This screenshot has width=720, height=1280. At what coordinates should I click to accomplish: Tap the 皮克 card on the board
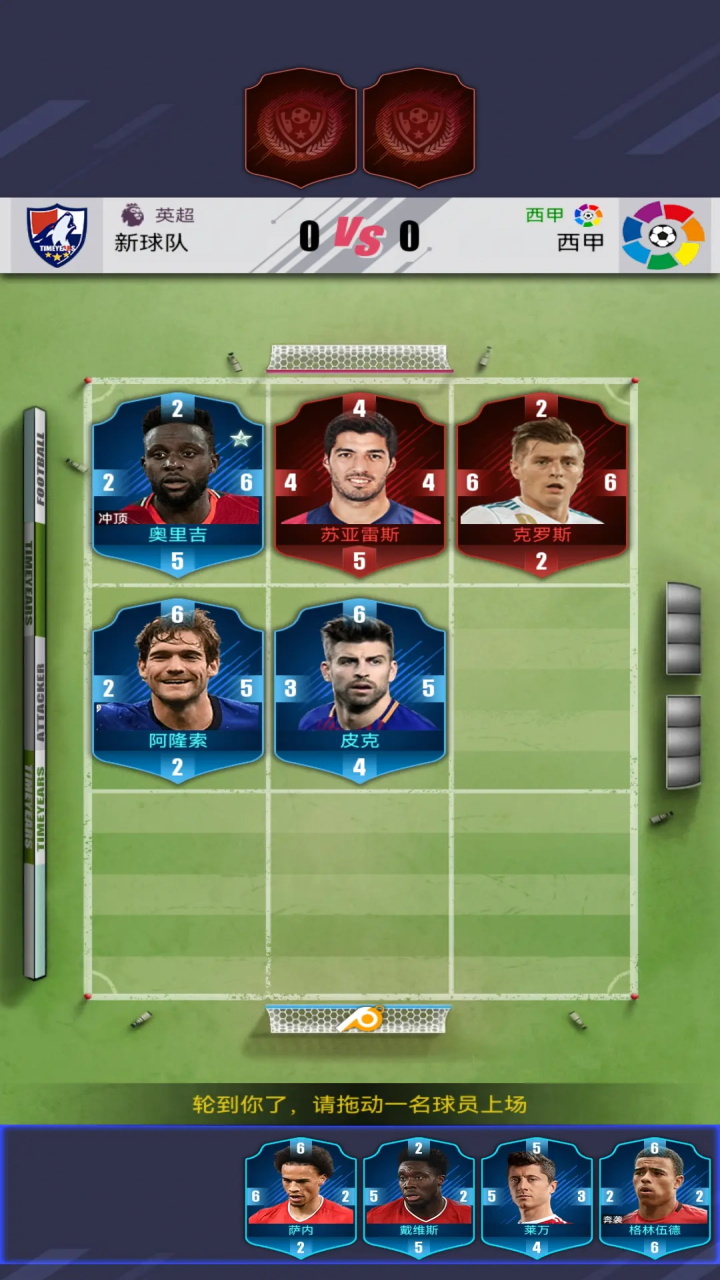(360, 691)
